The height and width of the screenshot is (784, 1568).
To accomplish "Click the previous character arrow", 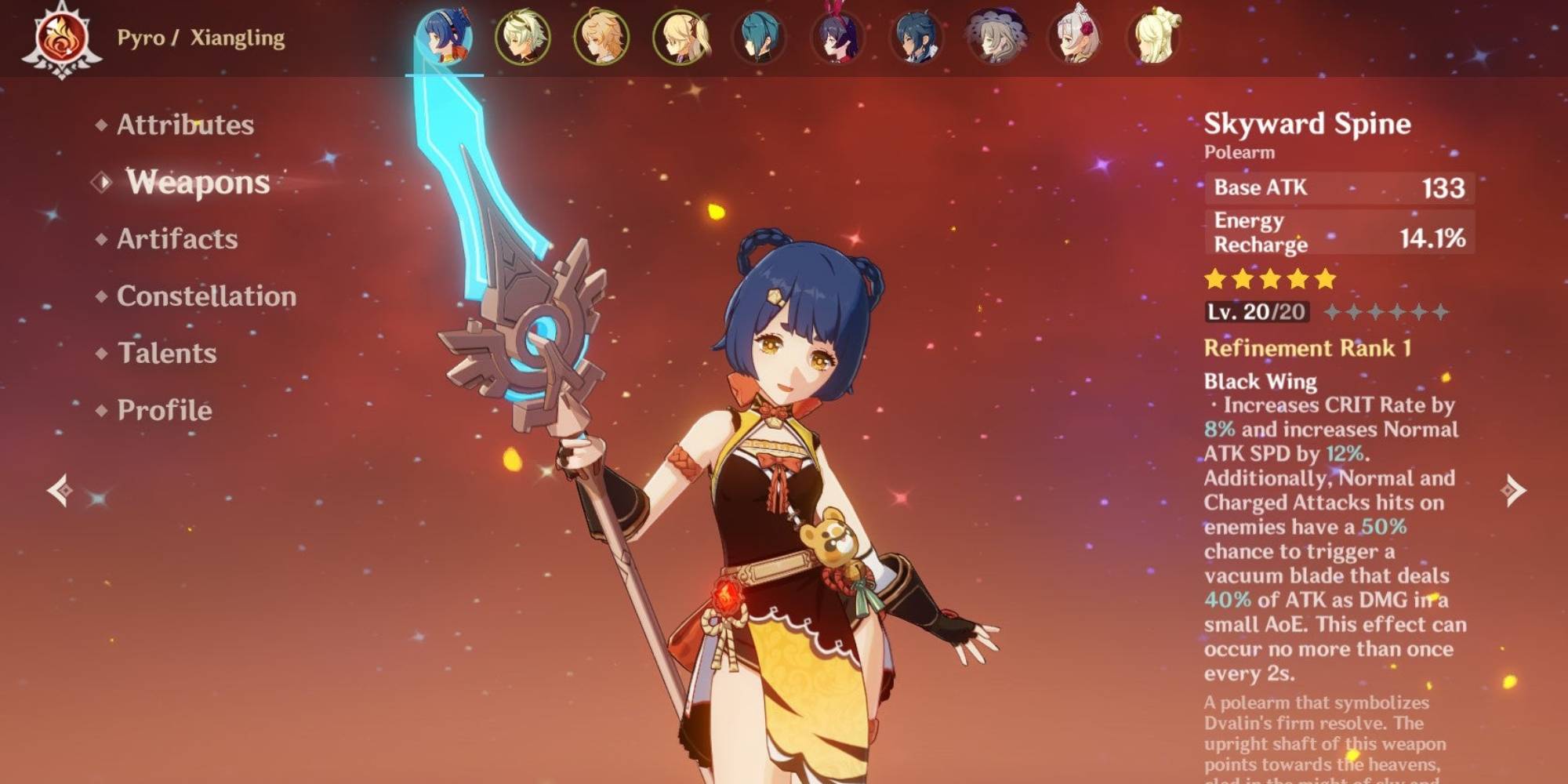I will click(x=60, y=491).
